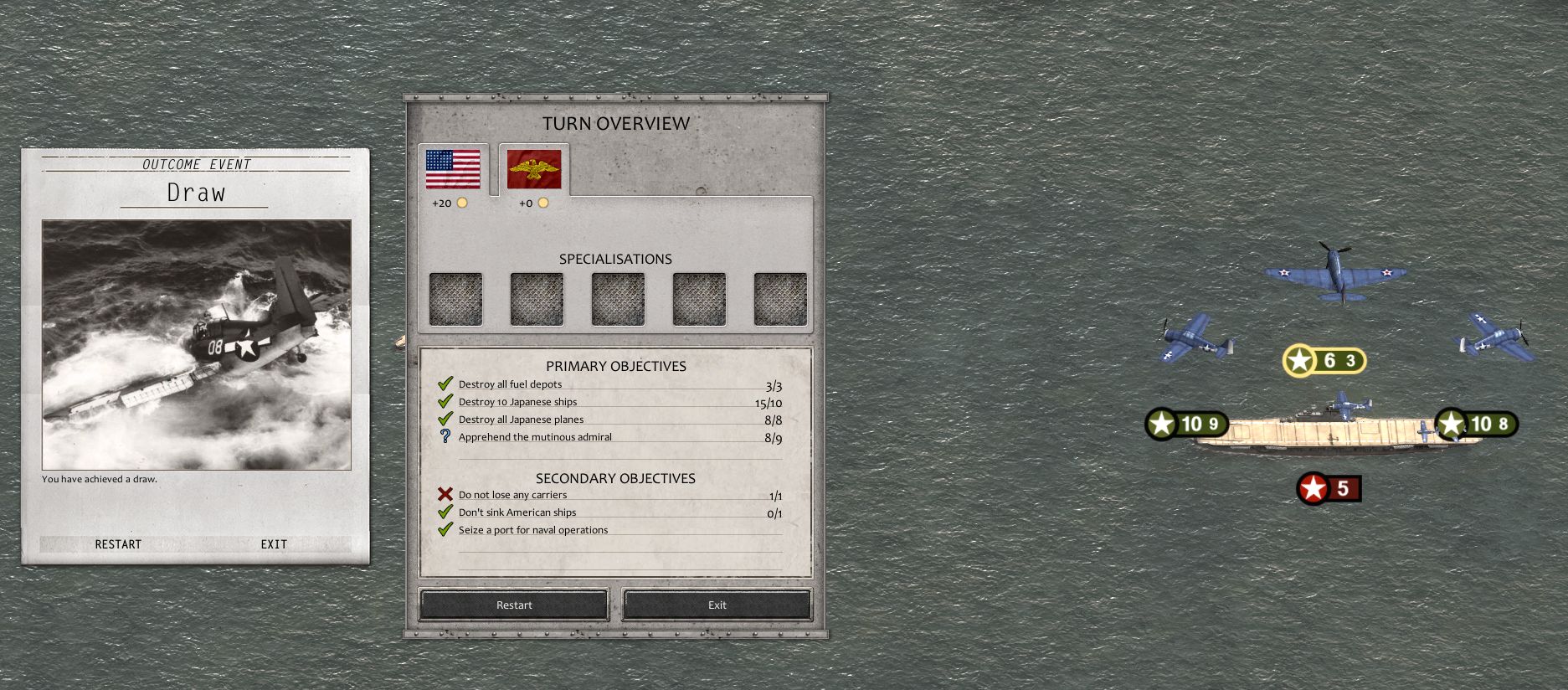Image resolution: width=1568 pixels, height=690 pixels.
Task: Click RESTART on the Draw outcome card
Action: coord(118,544)
